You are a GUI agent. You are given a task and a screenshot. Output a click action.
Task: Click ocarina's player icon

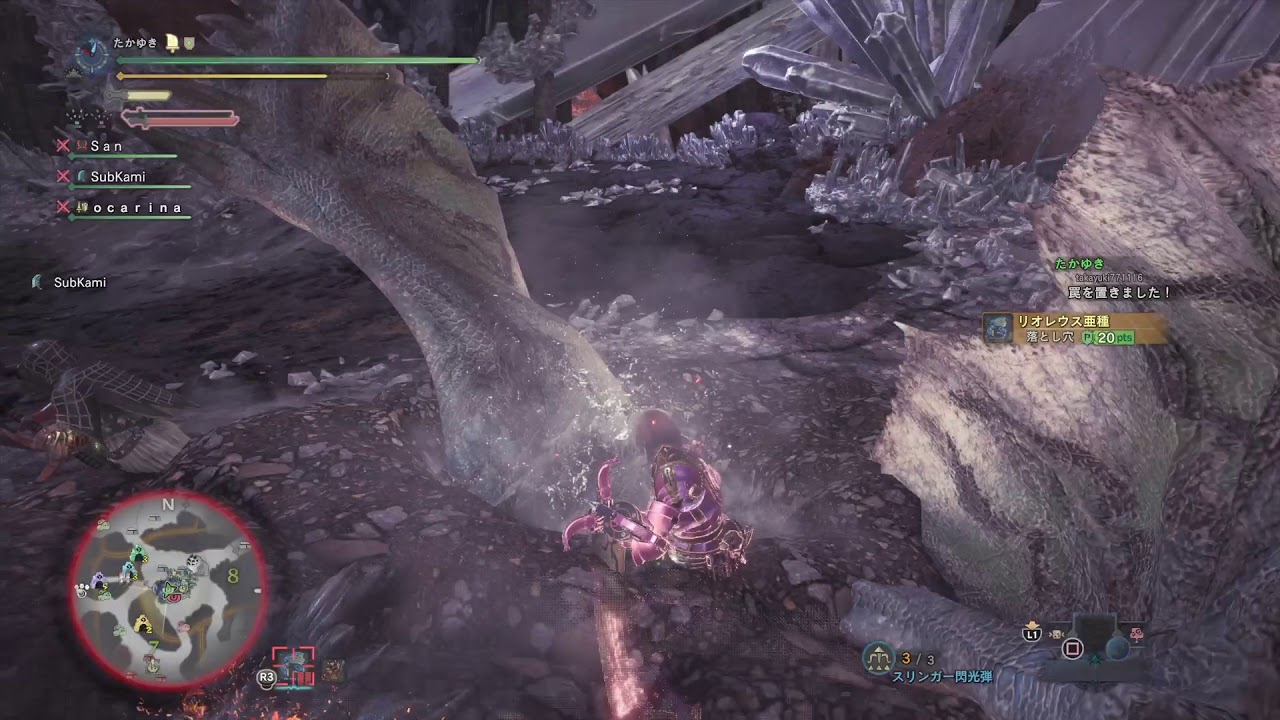(81, 207)
